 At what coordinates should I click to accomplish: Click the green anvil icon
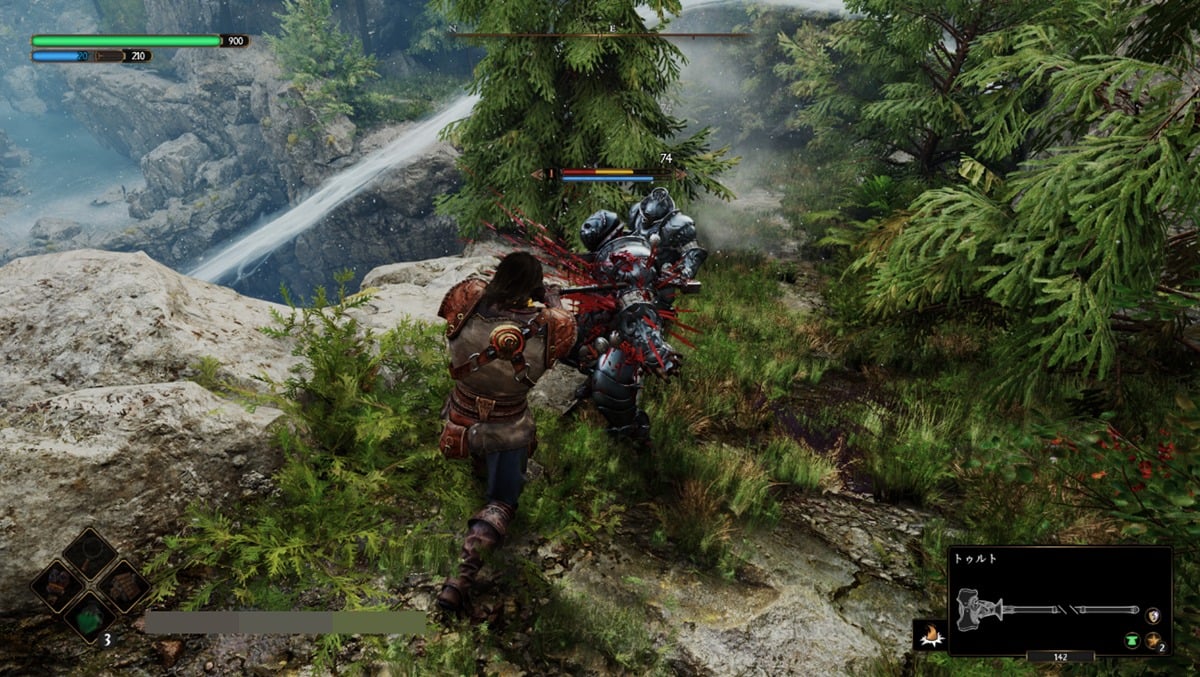click(1131, 640)
